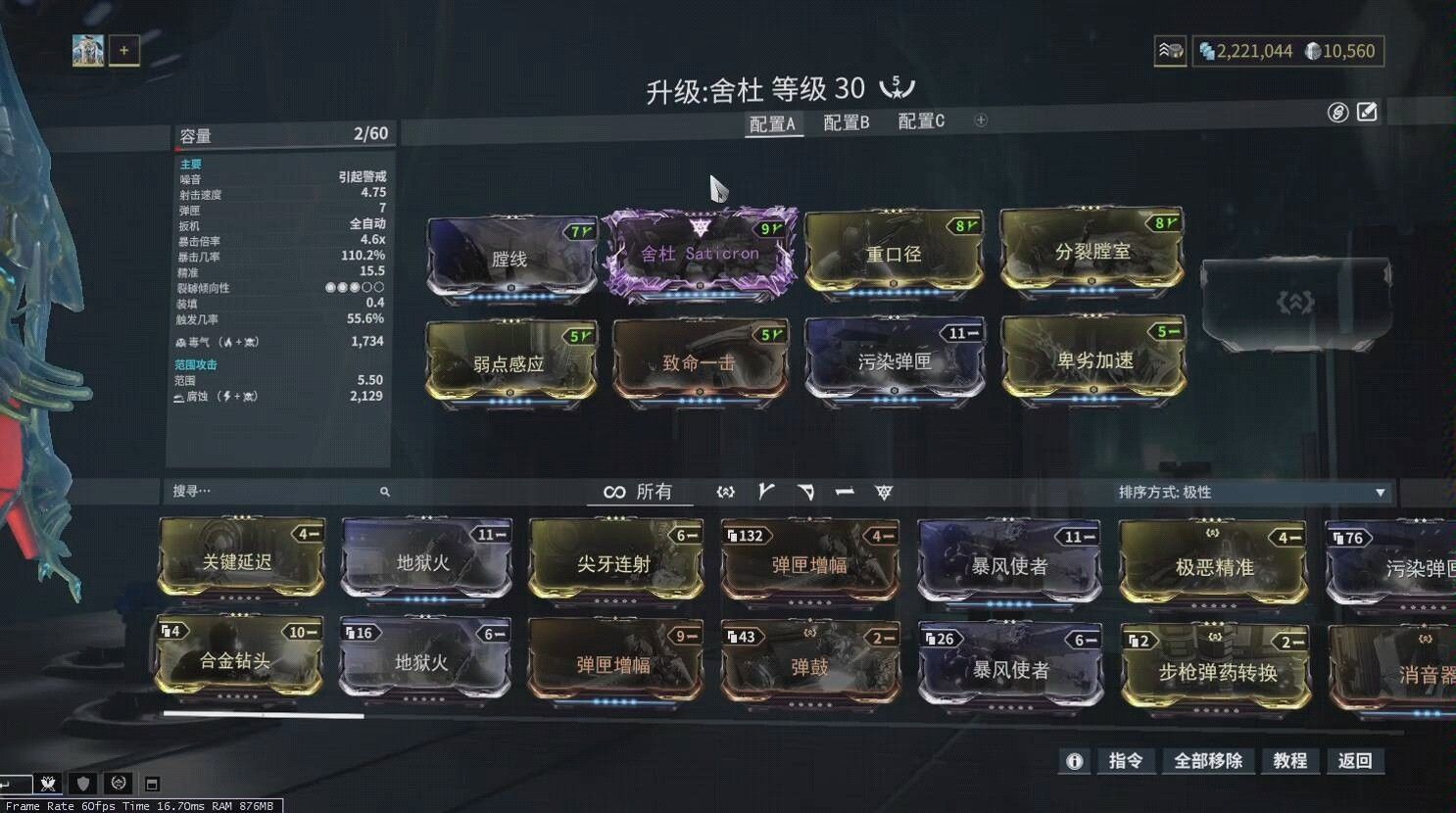Filter mods by Umbra star polarity

pyautogui.click(x=883, y=492)
